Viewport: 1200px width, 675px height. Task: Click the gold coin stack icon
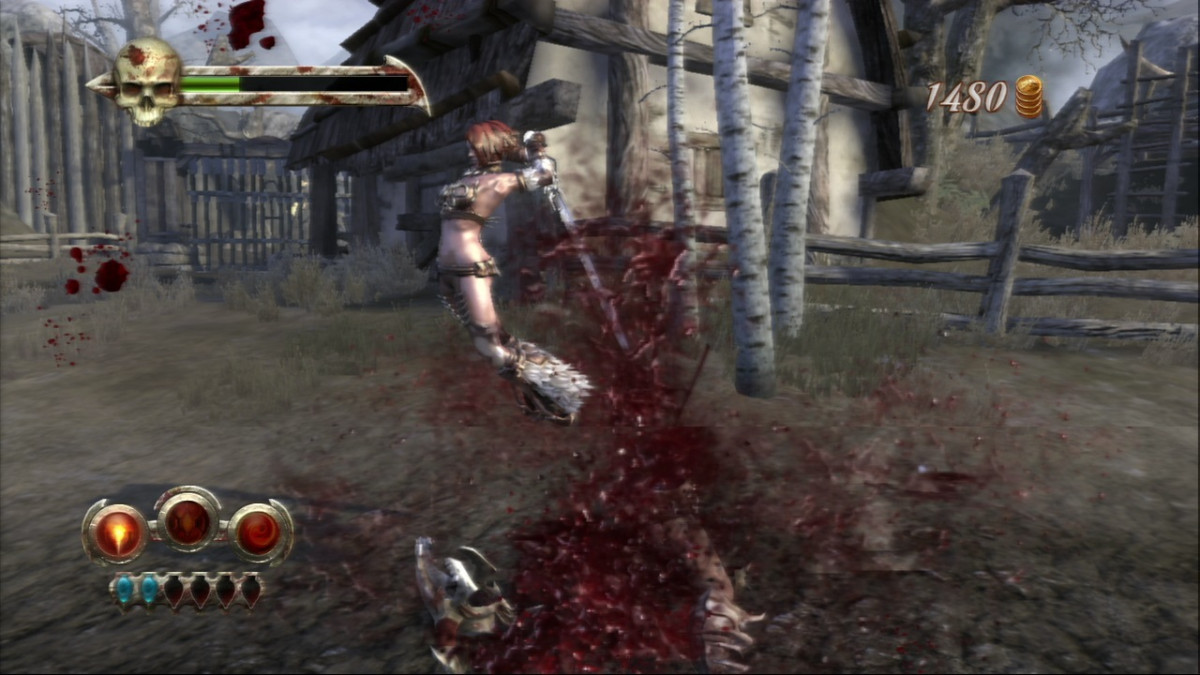pyautogui.click(x=1028, y=97)
